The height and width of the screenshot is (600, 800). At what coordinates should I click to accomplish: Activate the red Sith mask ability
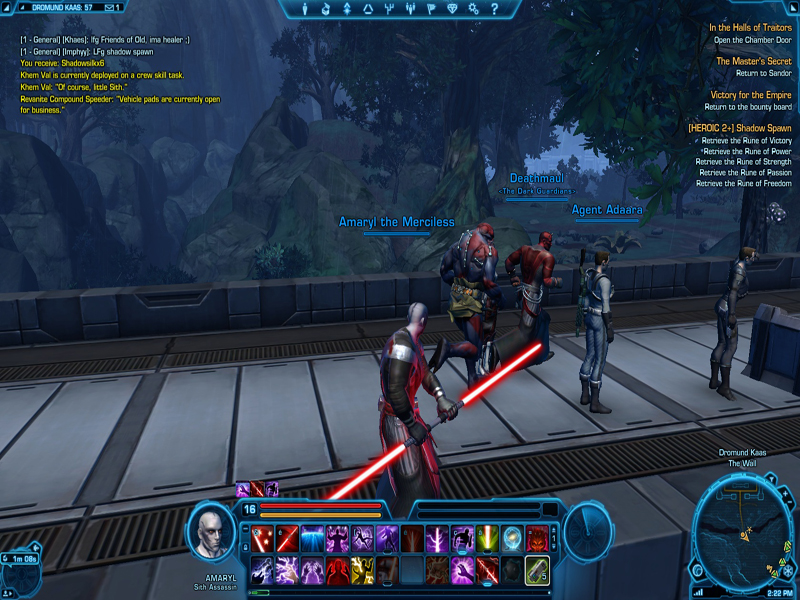[537, 540]
